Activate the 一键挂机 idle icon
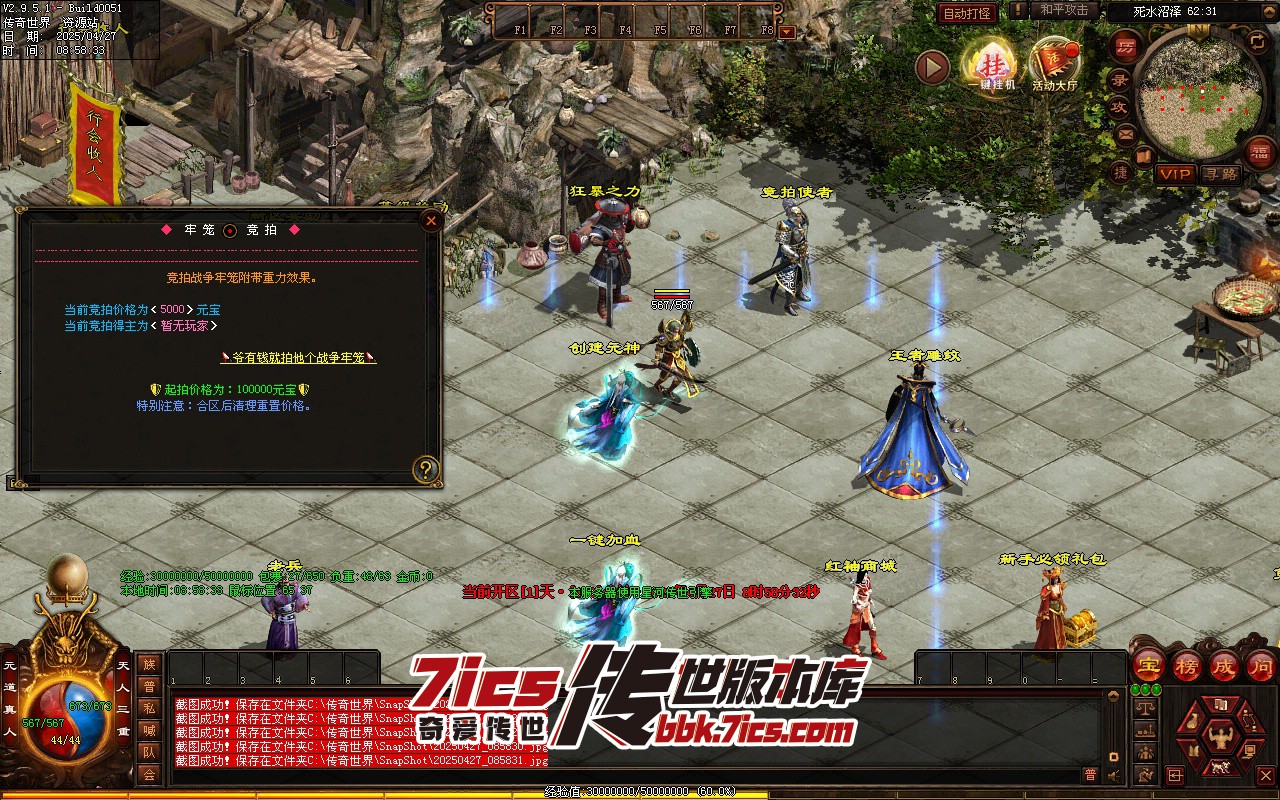1280x800 pixels. (991, 64)
